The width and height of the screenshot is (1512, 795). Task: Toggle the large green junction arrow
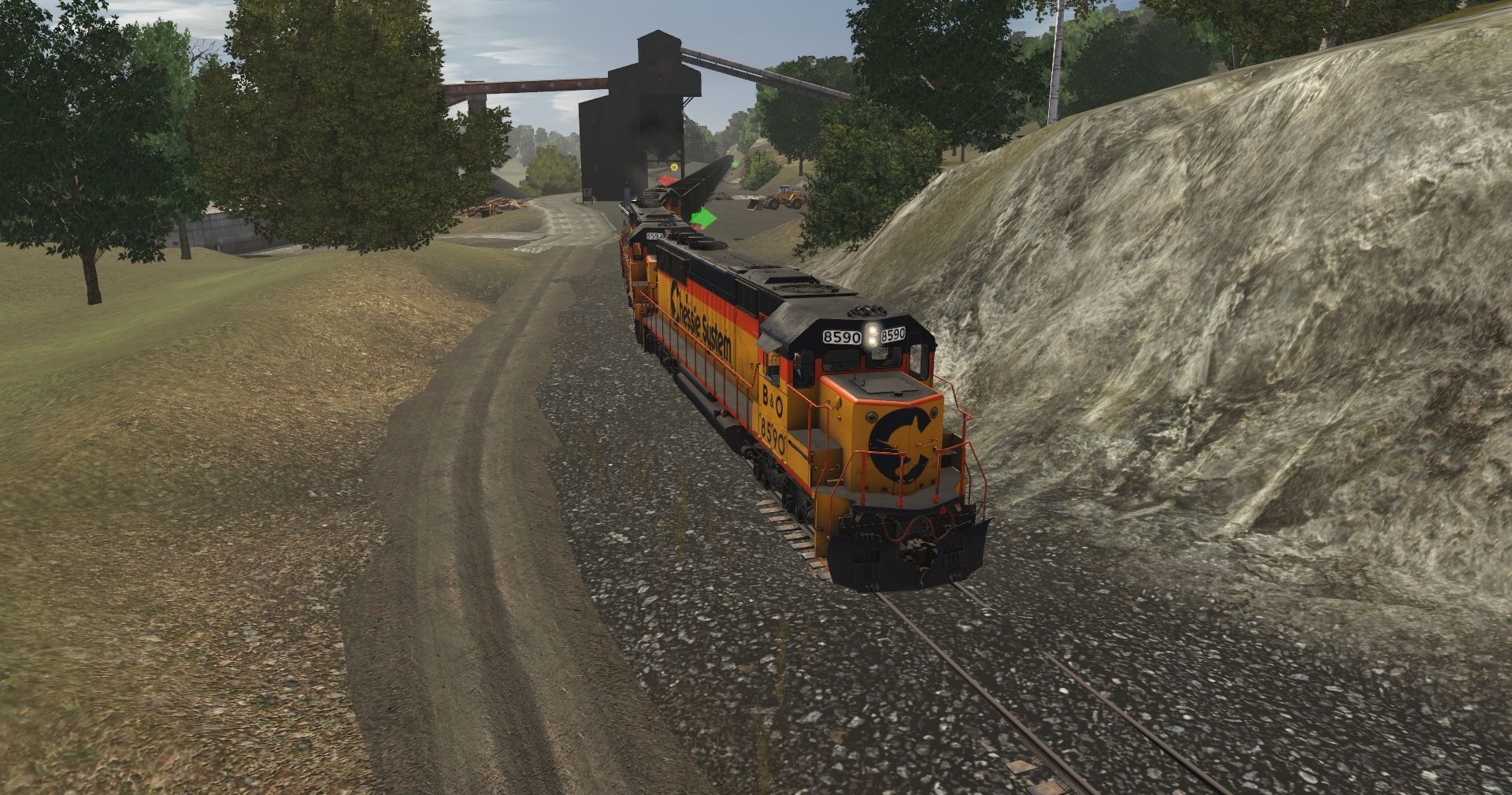coord(704,217)
